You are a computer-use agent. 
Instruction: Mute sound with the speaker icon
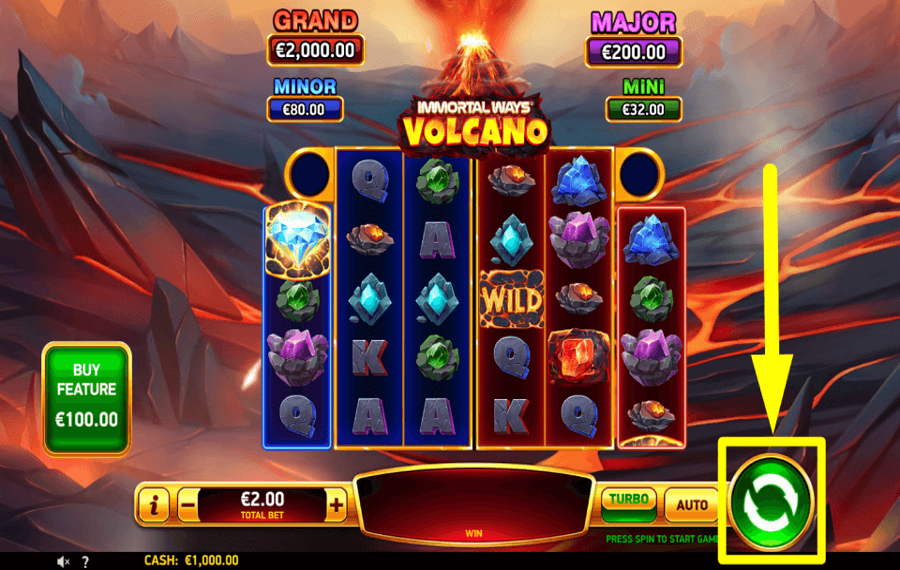pyautogui.click(x=64, y=562)
